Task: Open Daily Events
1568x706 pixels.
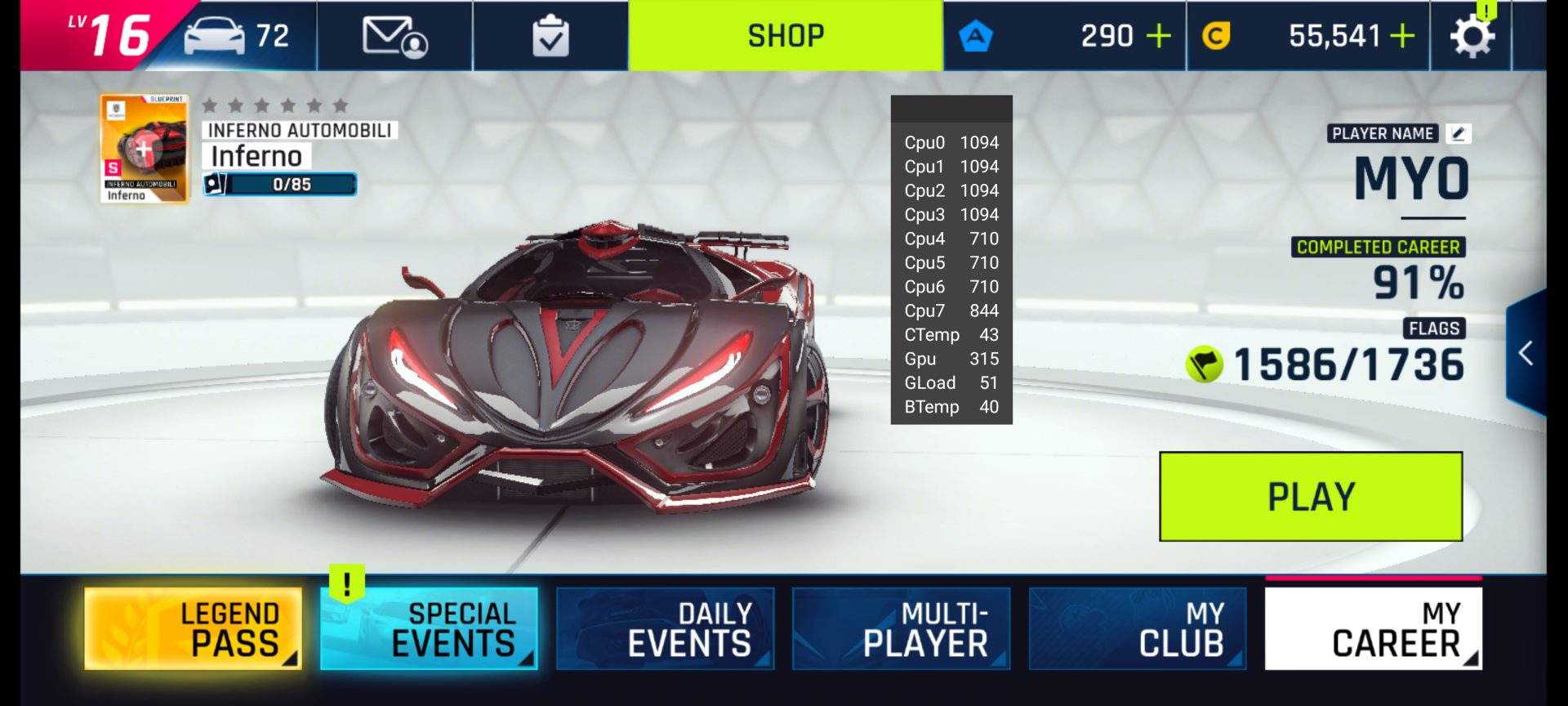Action: (x=665, y=628)
